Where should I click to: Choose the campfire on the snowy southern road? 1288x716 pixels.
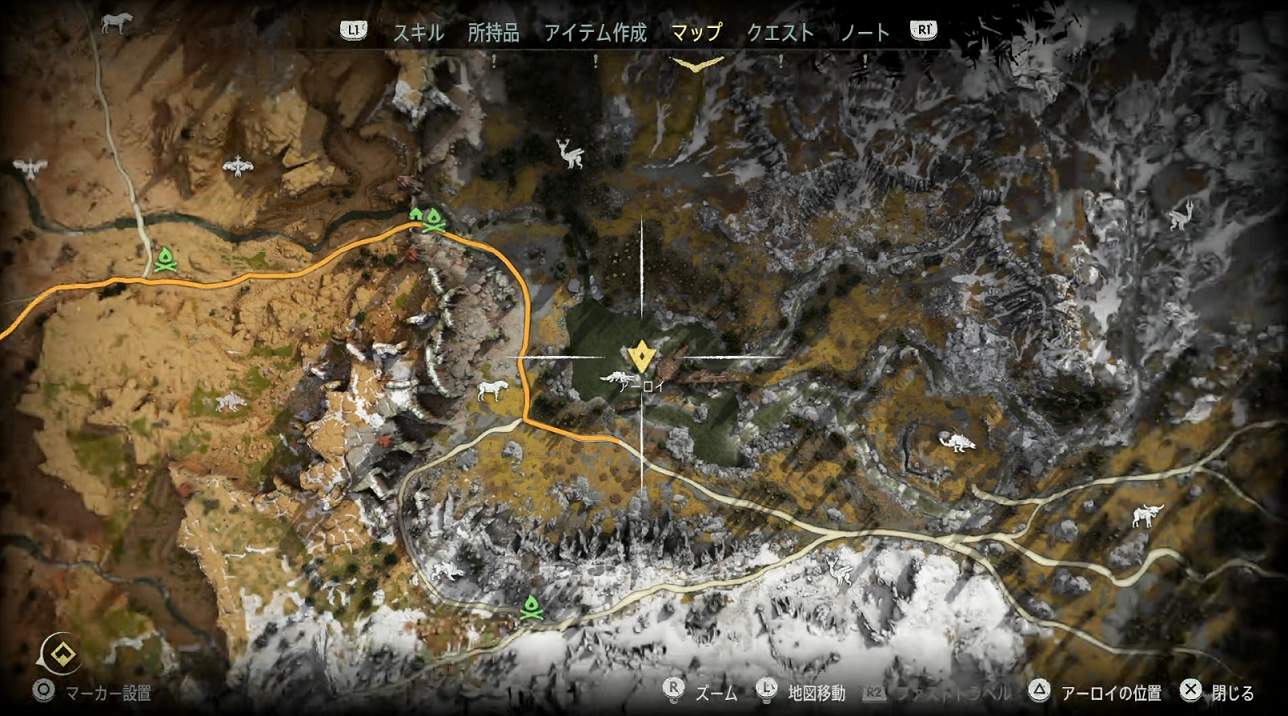[531, 606]
